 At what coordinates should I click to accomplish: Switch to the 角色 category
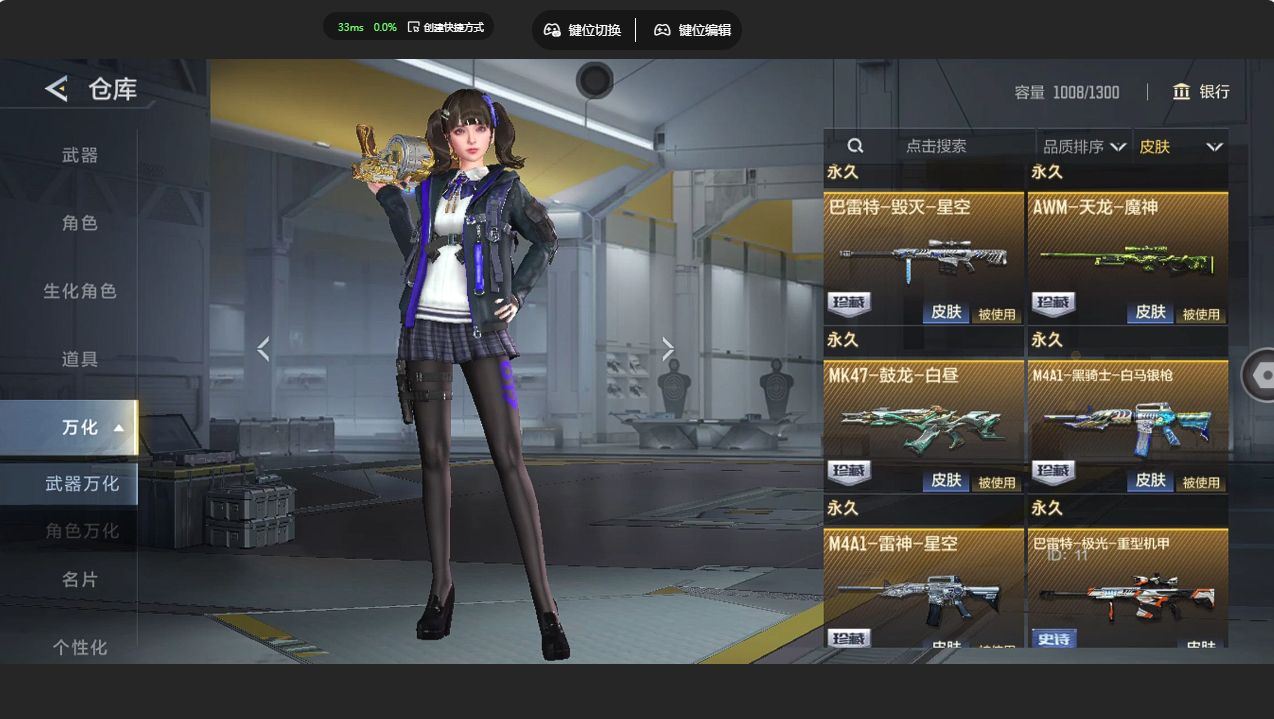point(80,223)
